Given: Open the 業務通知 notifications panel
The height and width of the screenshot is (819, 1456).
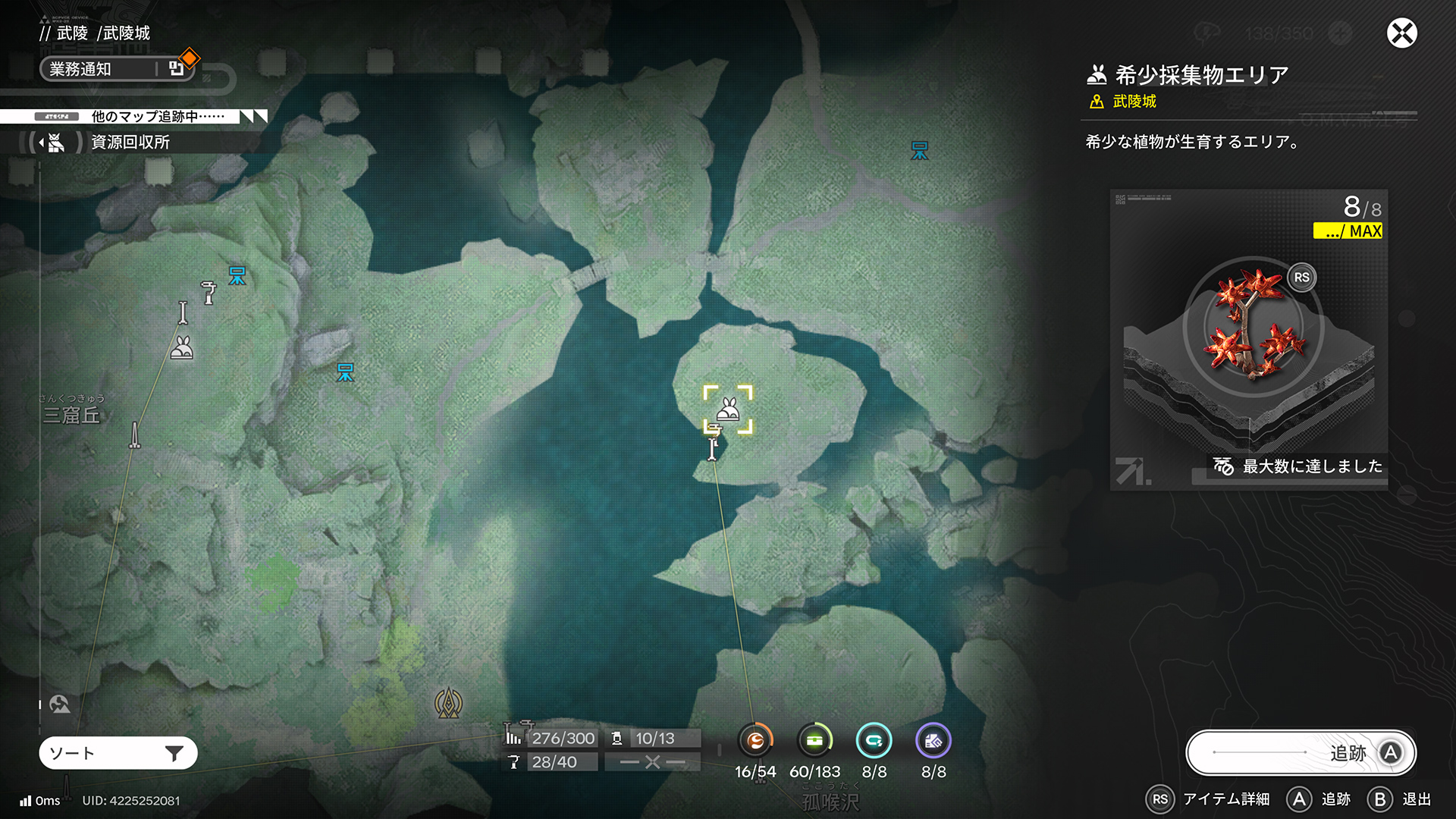Looking at the screenshot, I should 114,69.
